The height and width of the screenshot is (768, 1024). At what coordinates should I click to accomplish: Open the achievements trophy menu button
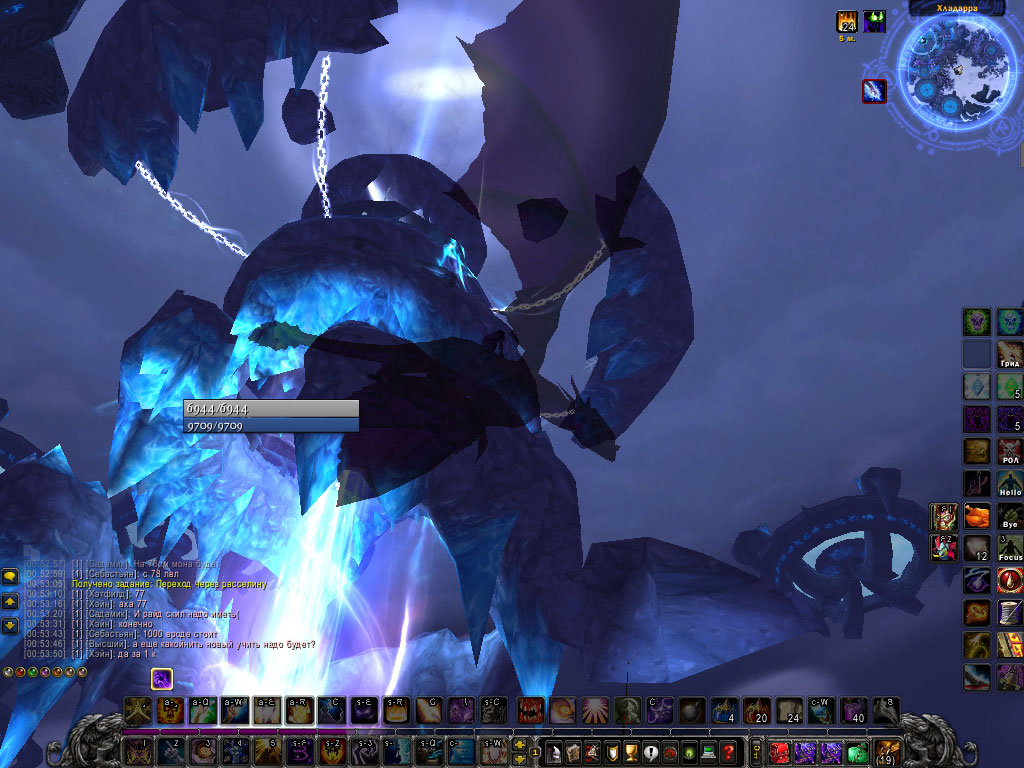pos(632,752)
